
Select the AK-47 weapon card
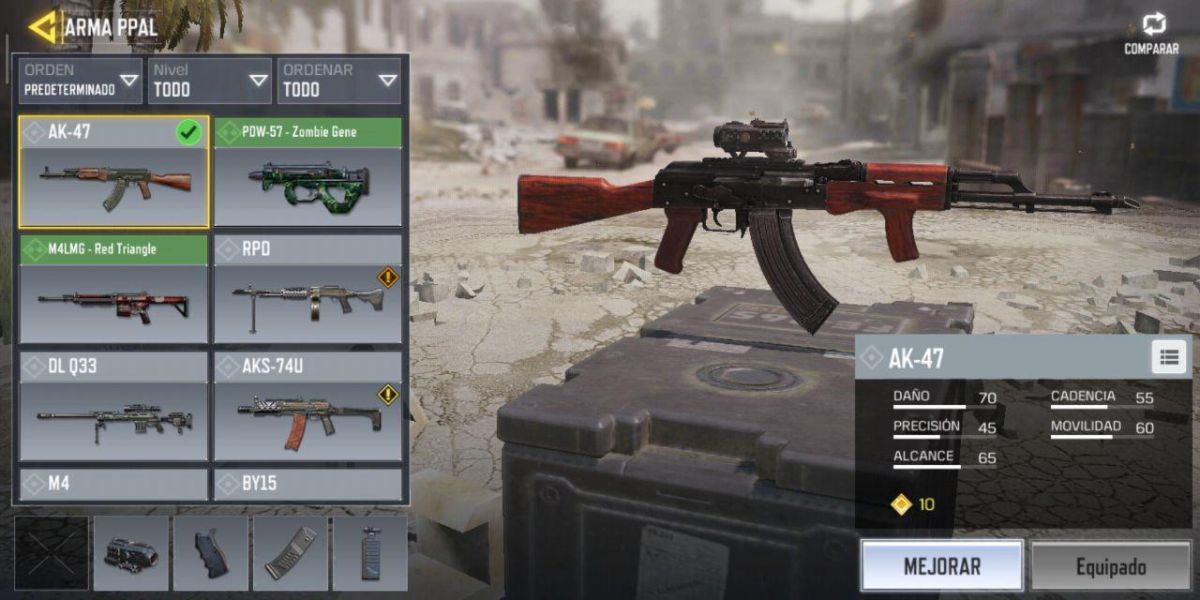coord(114,172)
